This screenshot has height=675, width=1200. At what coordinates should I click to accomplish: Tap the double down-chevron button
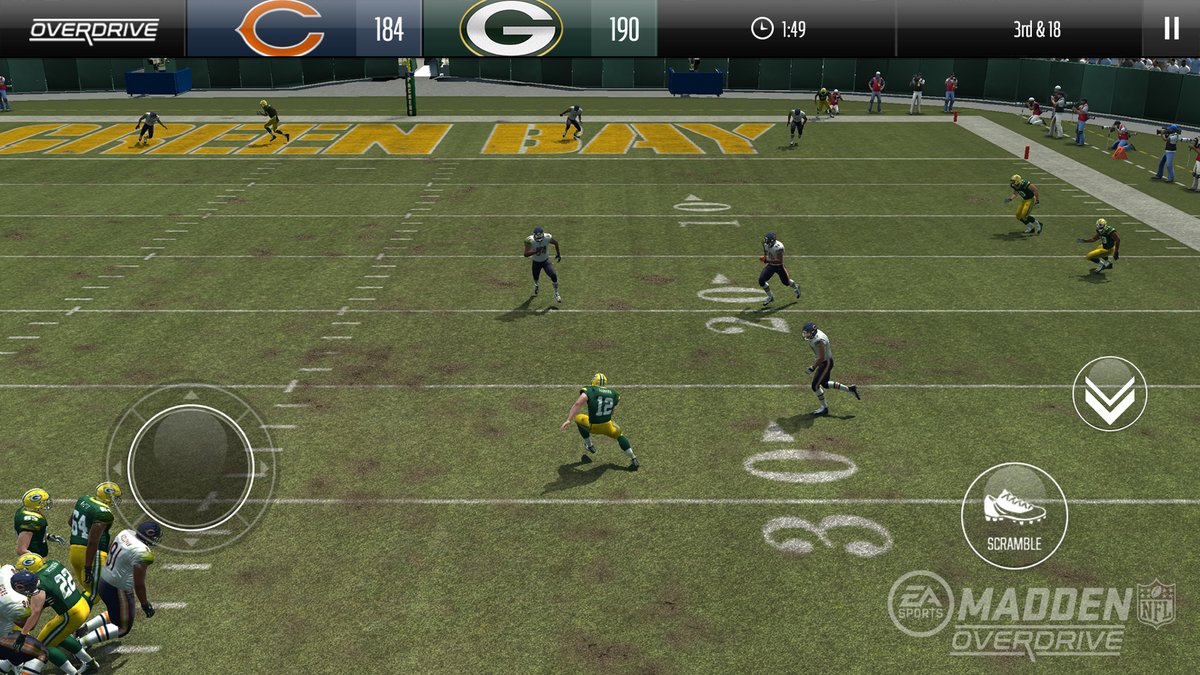(x=1109, y=394)
